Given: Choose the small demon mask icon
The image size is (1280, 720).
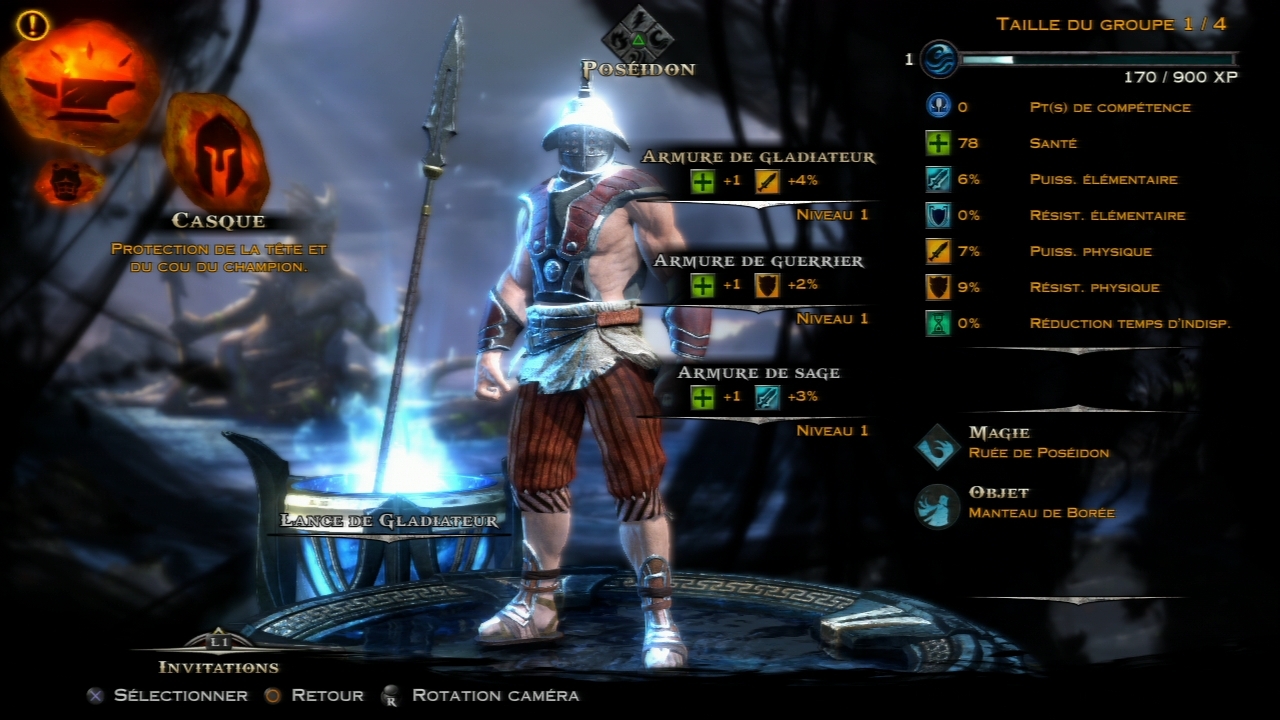Looking at the screenshot, I should pyautogui.click(x=69, y=182).
